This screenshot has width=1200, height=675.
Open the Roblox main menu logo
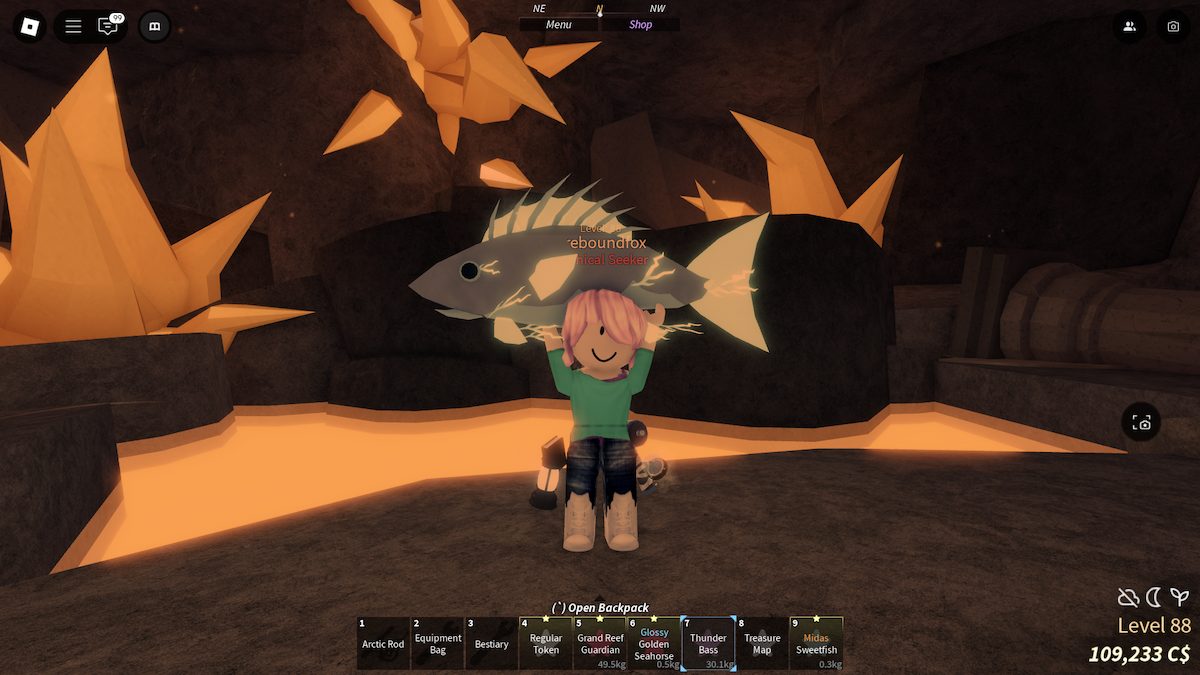pos(29,26)
